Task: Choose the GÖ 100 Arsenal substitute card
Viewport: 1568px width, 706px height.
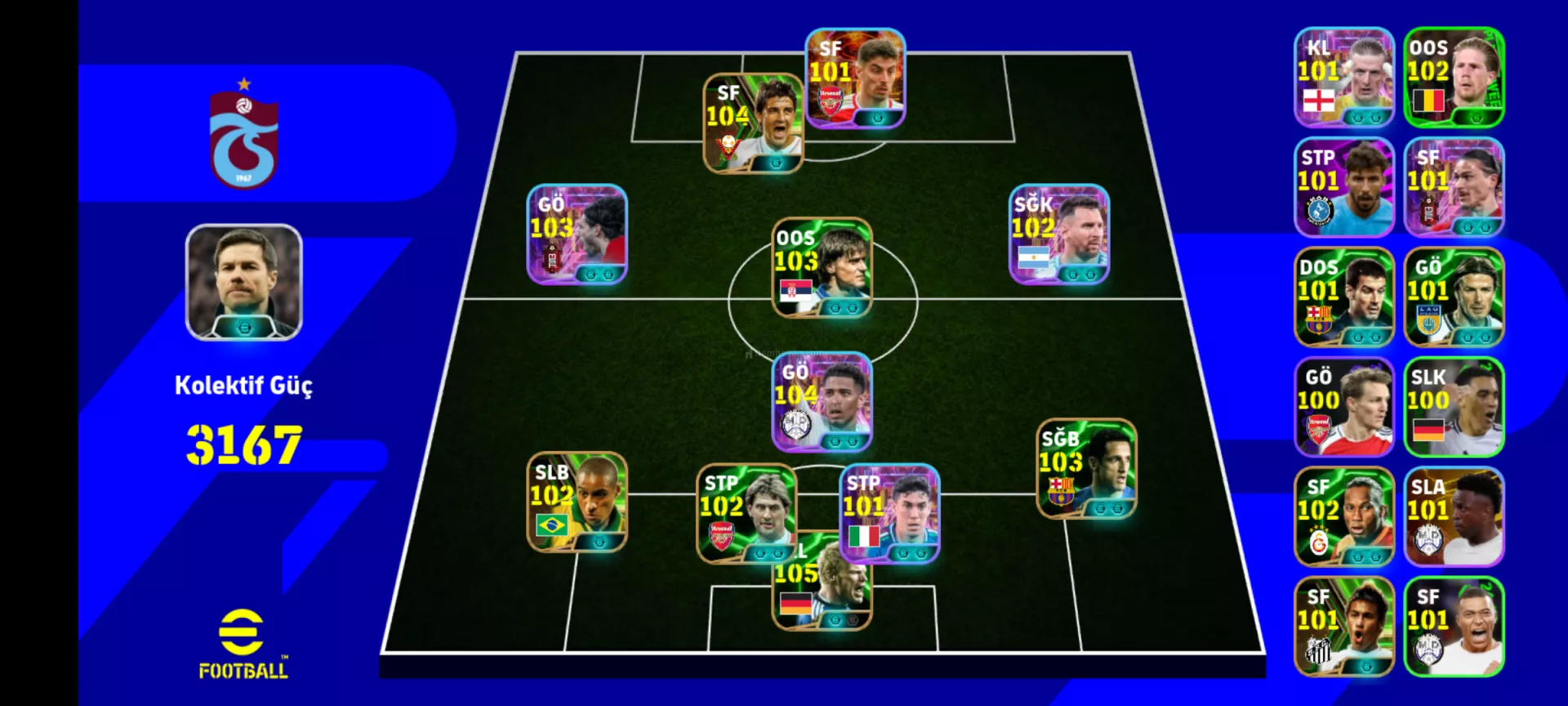Action: (1343, 407)
